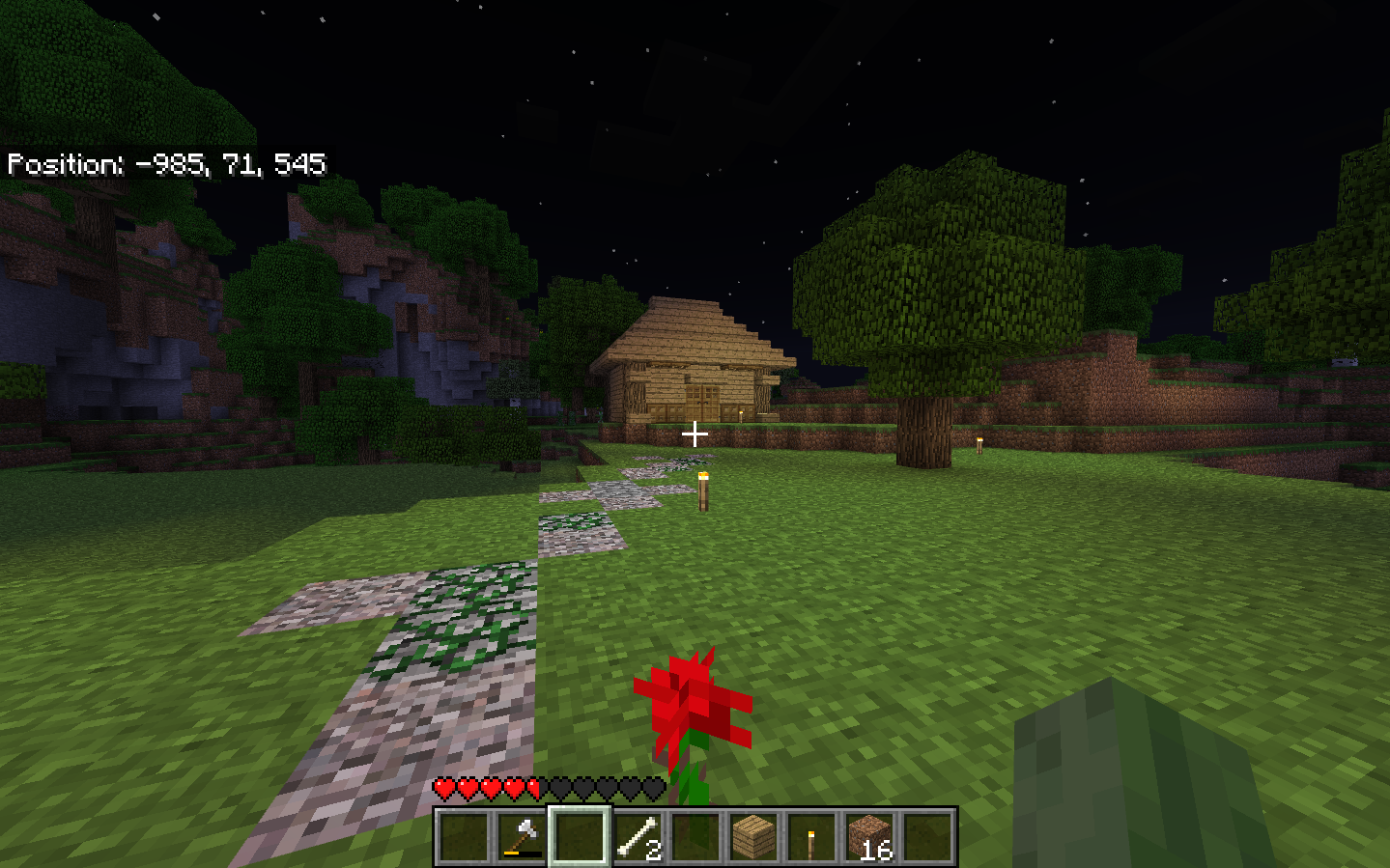Click the crosshair in the screen center

pyautogui.click(x=695, y=434)
